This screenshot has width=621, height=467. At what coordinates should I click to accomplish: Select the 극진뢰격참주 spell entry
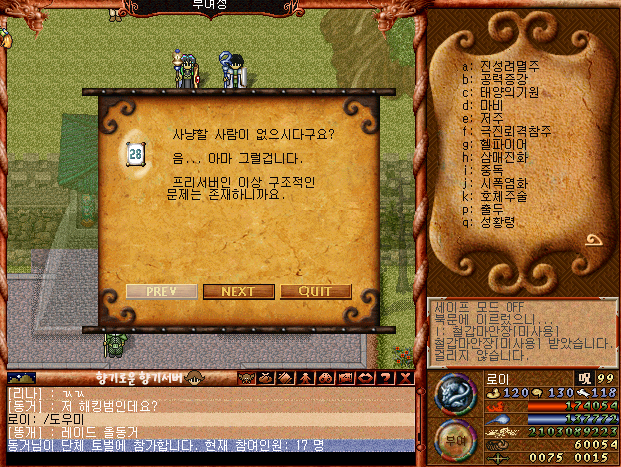tap(510, 131)
